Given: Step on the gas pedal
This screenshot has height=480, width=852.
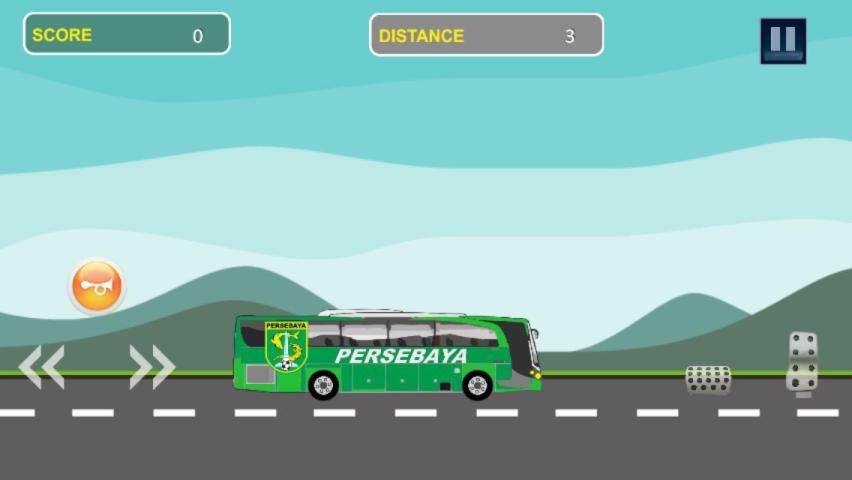Looking at the screenshot, I should point(802,363).
